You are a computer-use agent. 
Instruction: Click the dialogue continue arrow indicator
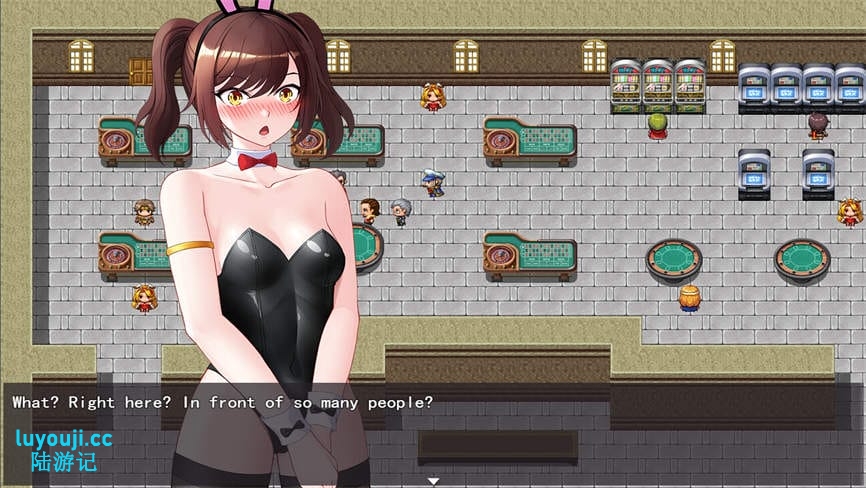pos(433,481)
